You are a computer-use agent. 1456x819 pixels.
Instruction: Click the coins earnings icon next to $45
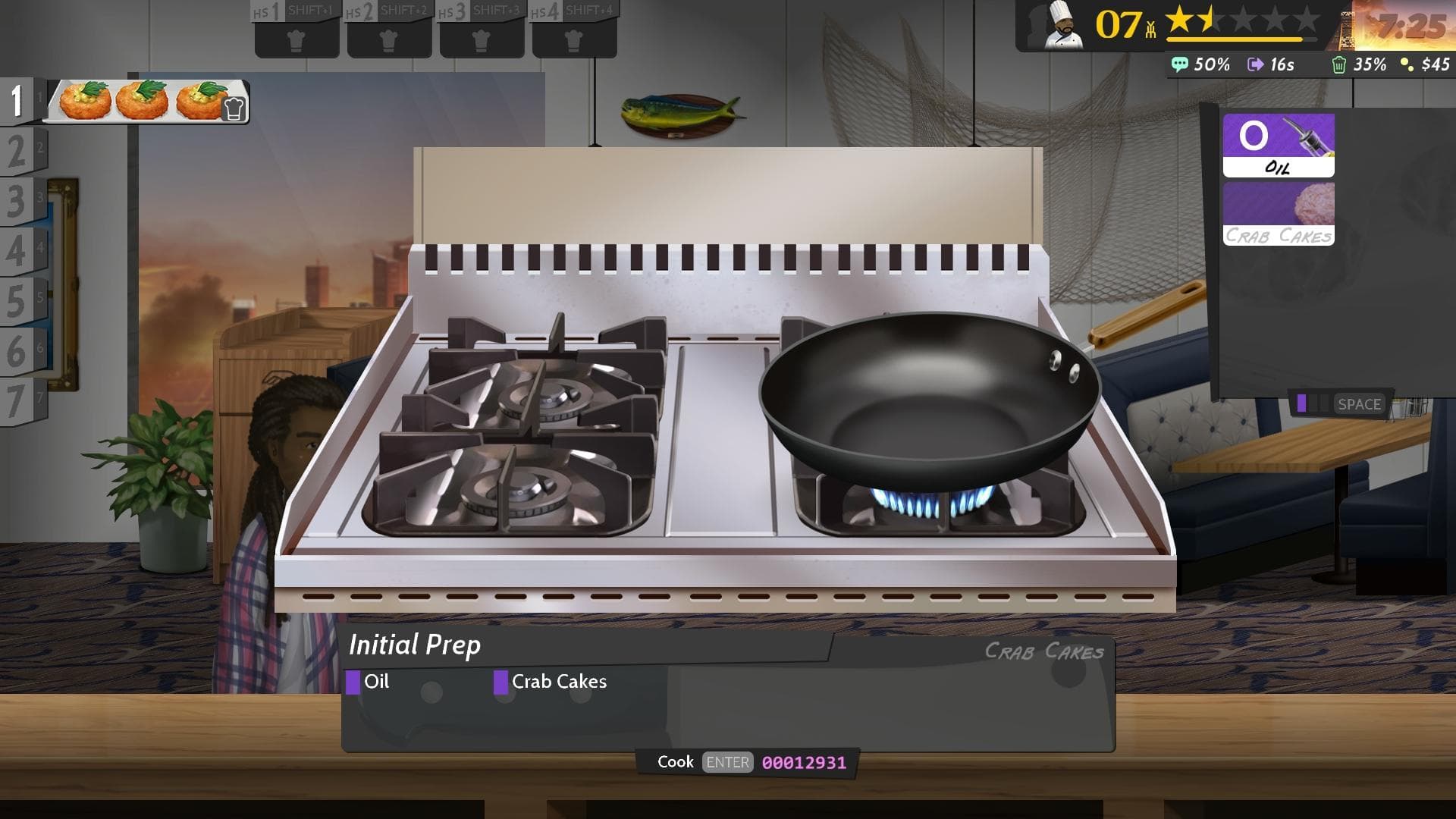pos(1407,65)
